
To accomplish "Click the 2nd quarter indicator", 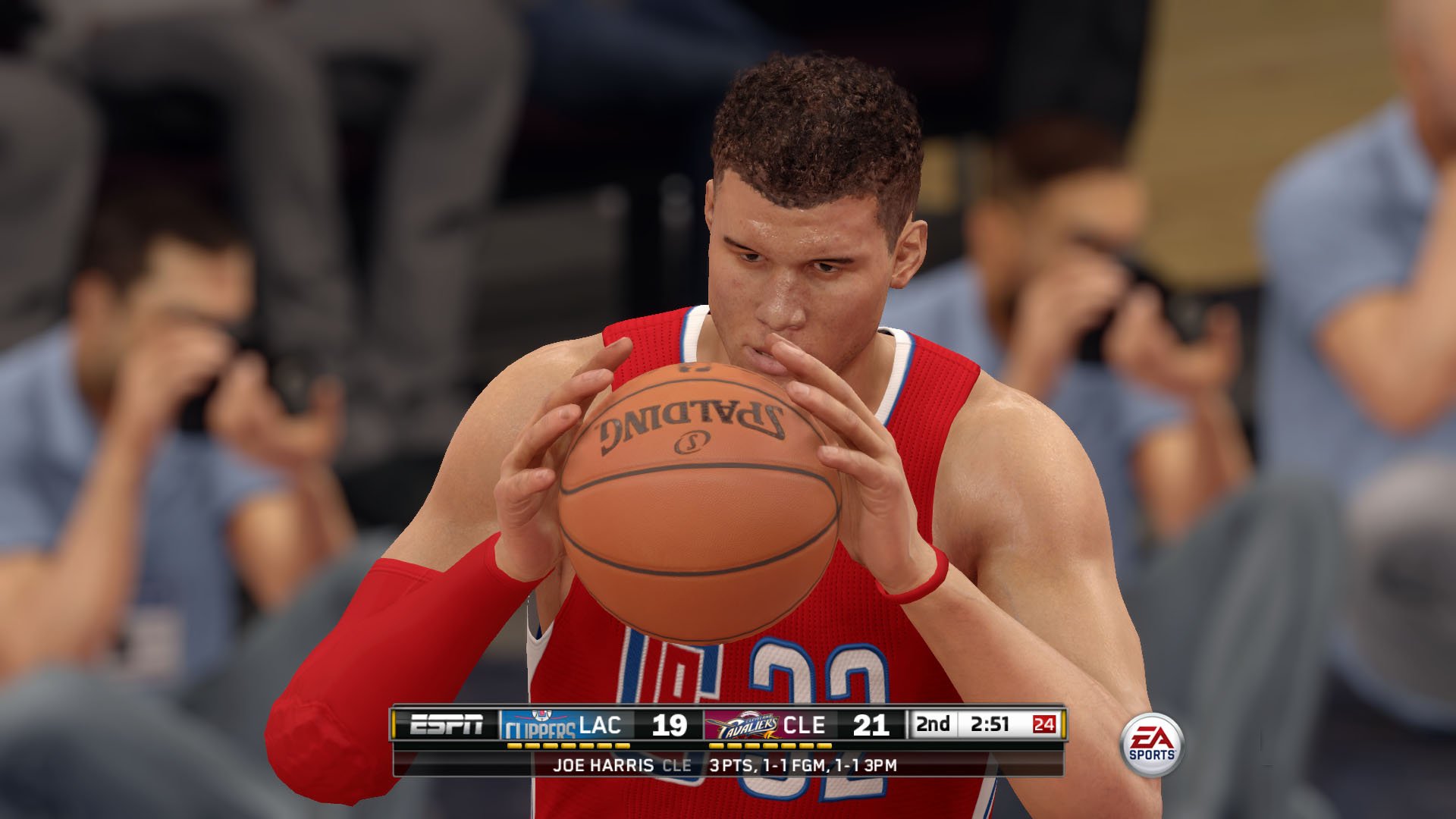I will pyautogui.click(x=933, y=724).
